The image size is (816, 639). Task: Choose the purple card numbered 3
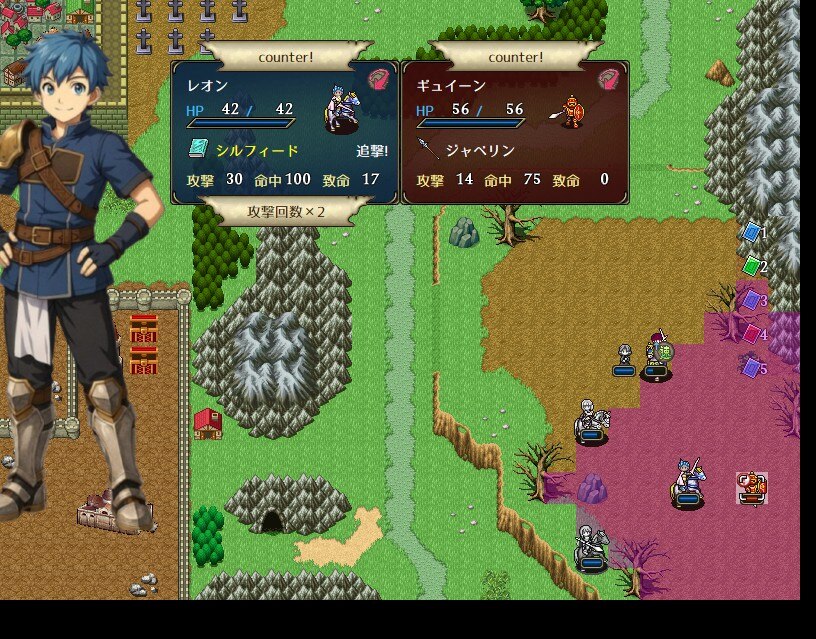[752, 300]
